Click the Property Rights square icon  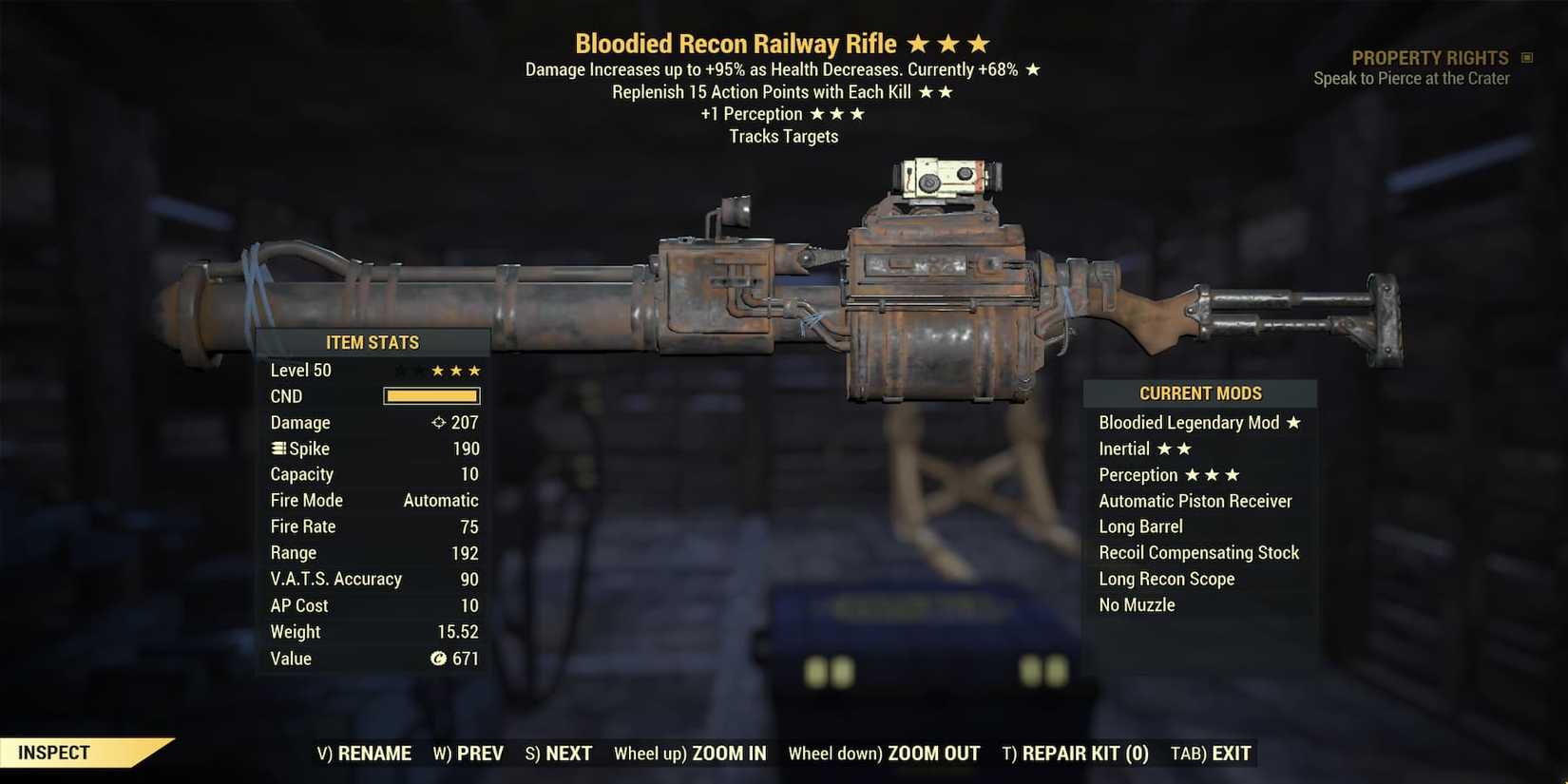point(1526,57)
